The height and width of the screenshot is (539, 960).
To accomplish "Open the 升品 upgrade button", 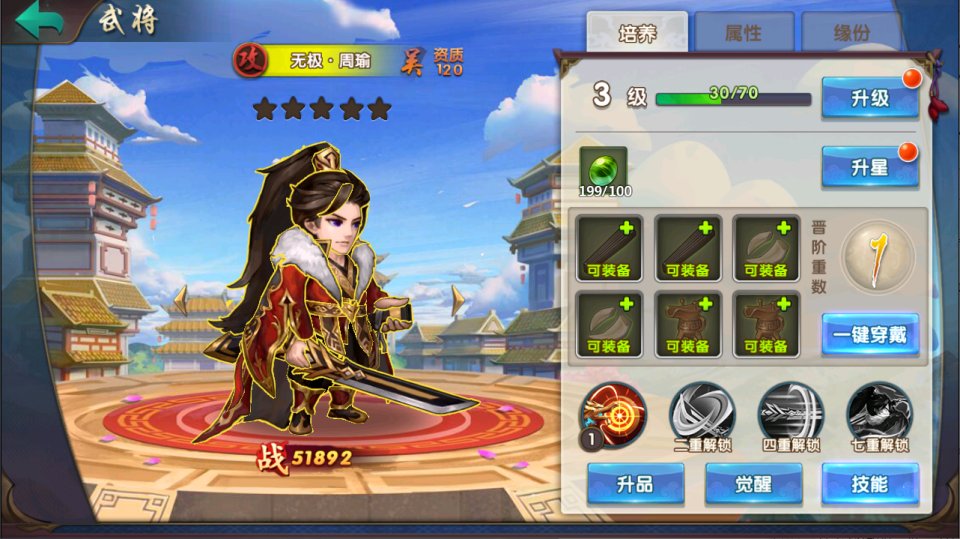I will pos(635,484).
